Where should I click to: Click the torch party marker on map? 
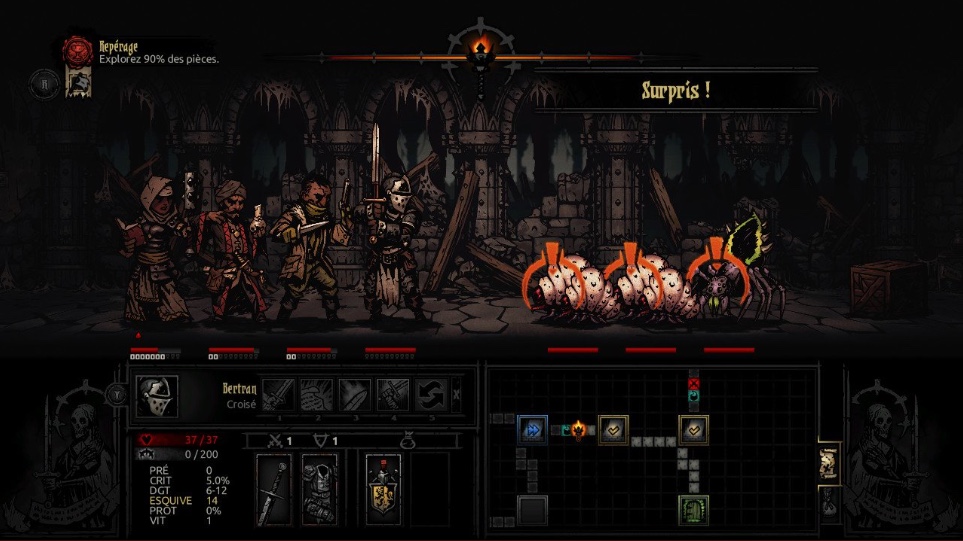pyautogui.click(x=578, y=430)
